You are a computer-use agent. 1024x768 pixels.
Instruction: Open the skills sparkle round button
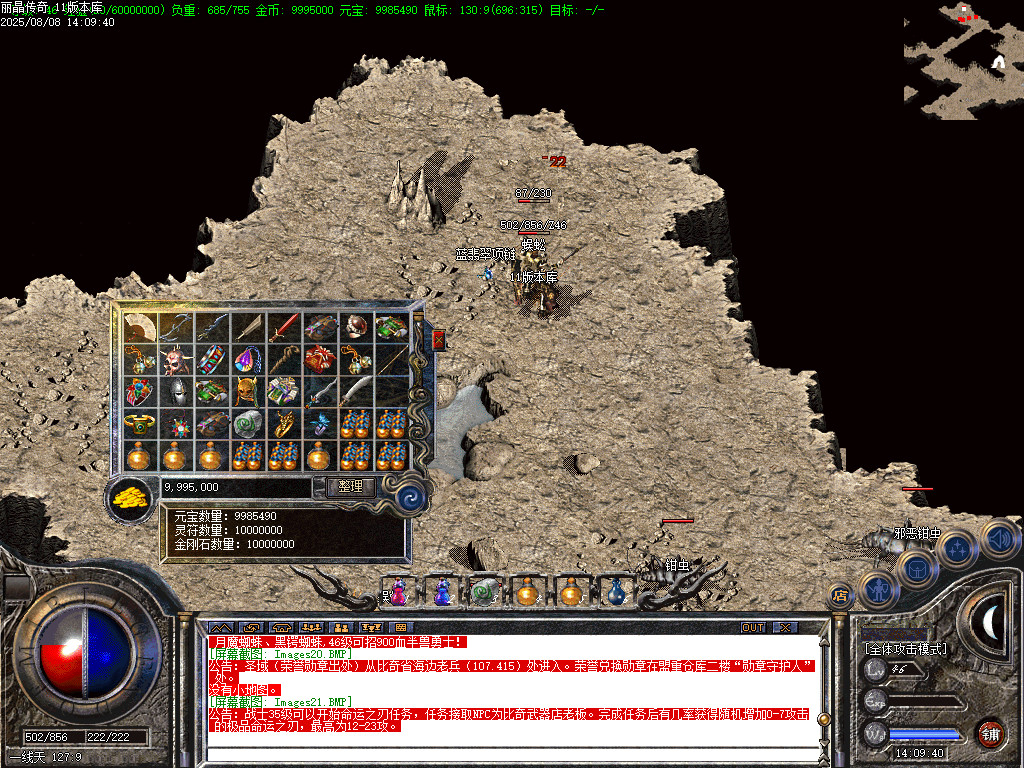(958, 548)
